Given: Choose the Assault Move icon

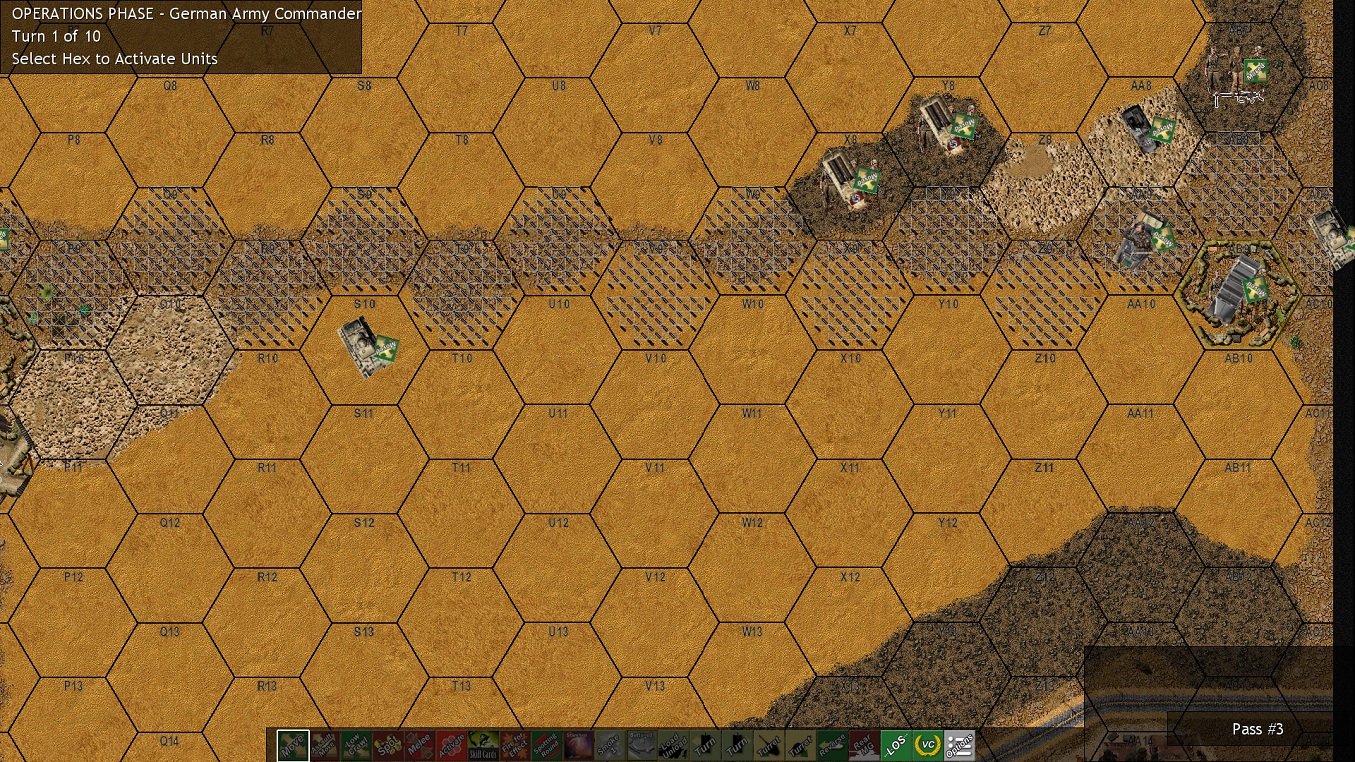Looking at the screenshot, I should tap(325, 744).
